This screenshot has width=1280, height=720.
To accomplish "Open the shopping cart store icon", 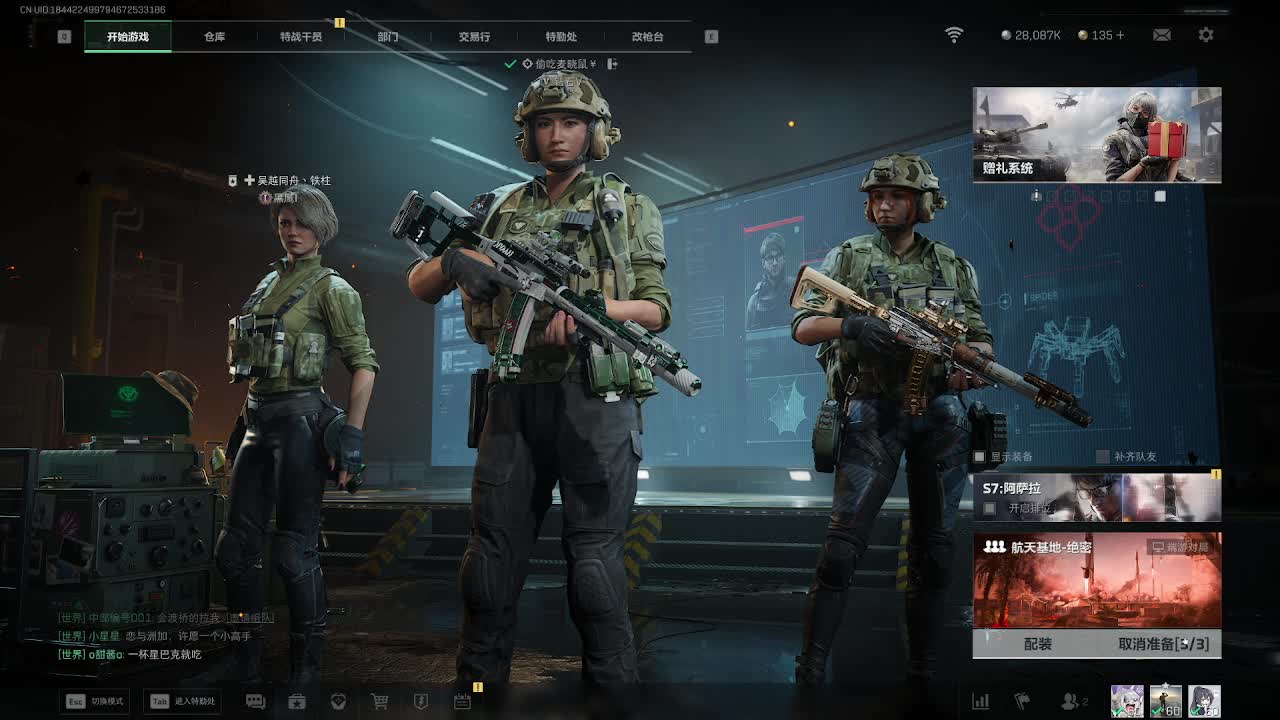I will (x=380, y=702).
